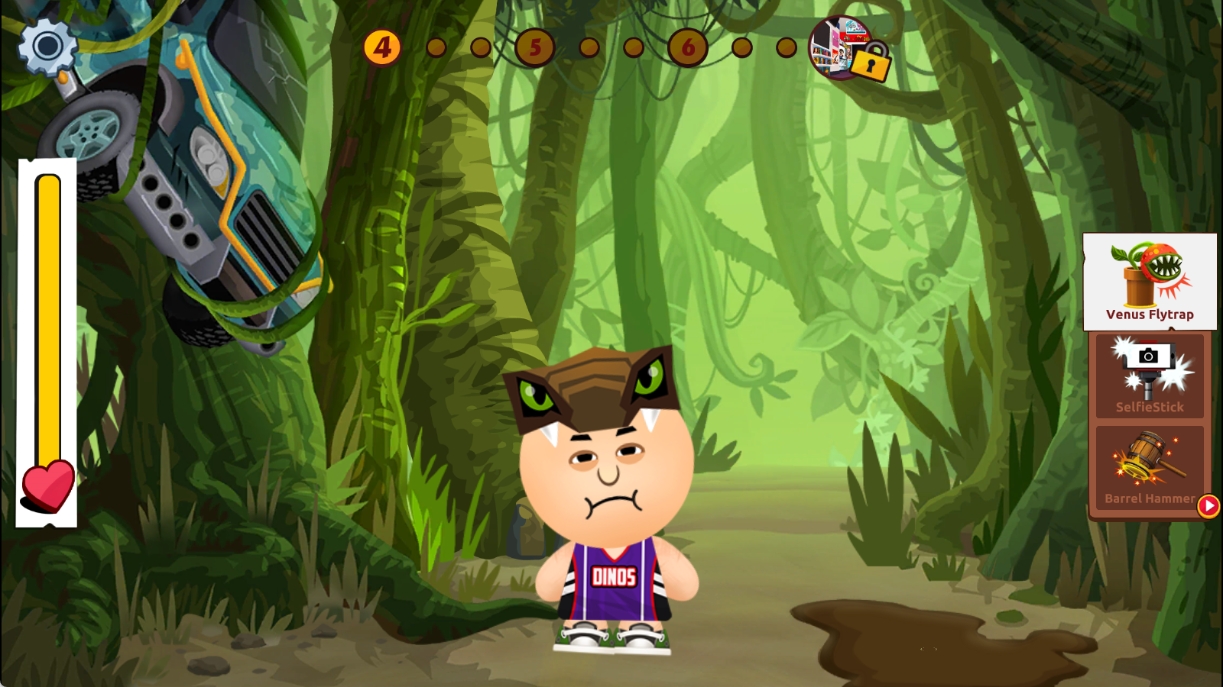Screen dimensions: 1223x687
Task: Select the Venus Flytrap weapon
Action: (1149, 282)
